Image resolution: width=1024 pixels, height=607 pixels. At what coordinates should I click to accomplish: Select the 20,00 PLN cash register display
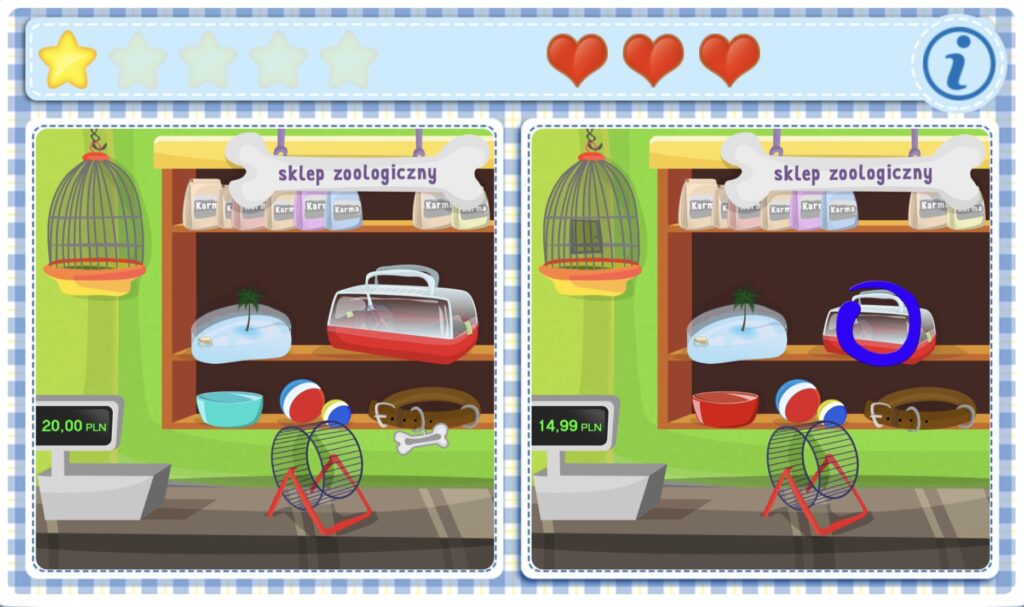point(74,426)
